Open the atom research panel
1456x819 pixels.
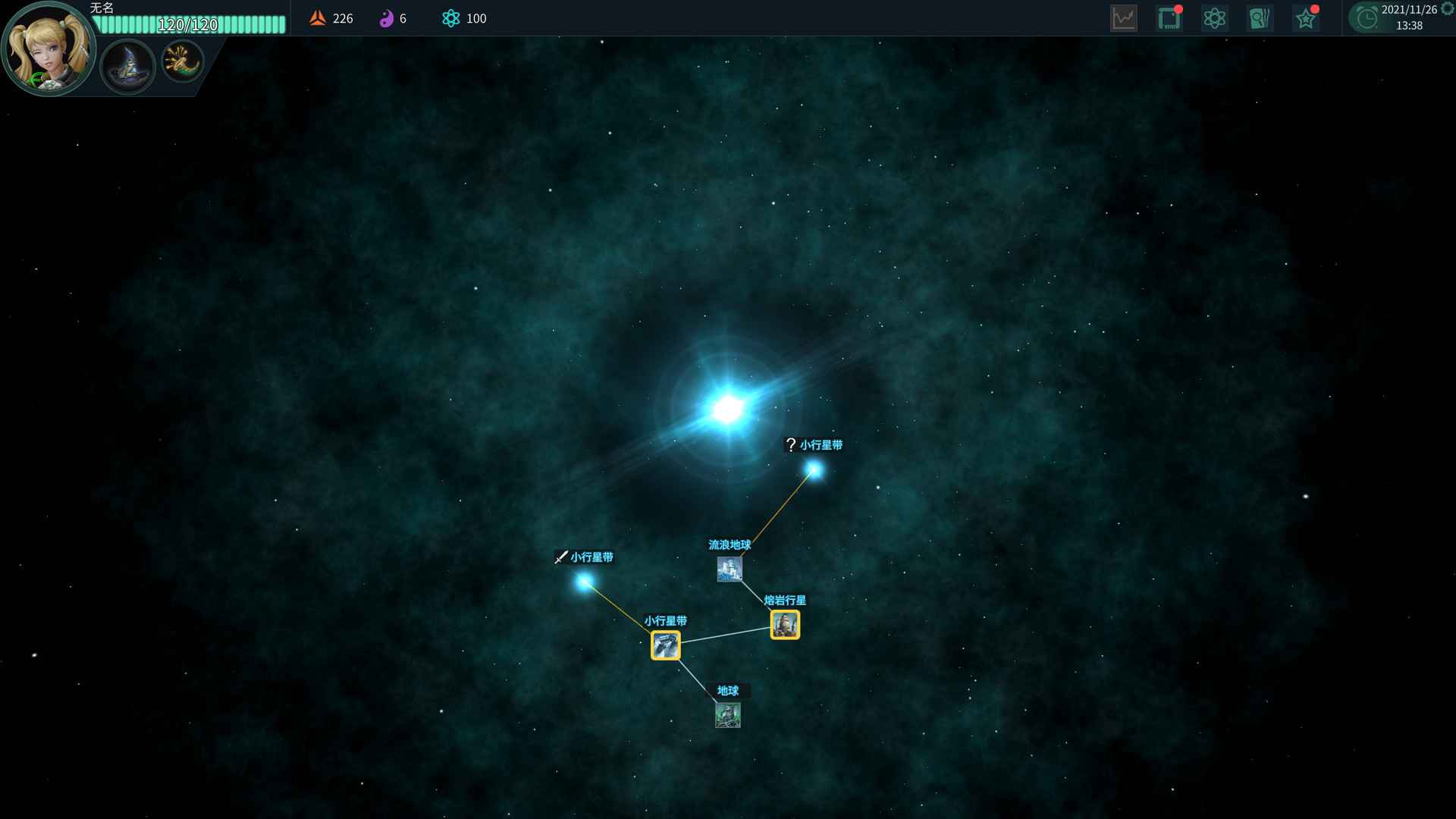click(1214, 17)
